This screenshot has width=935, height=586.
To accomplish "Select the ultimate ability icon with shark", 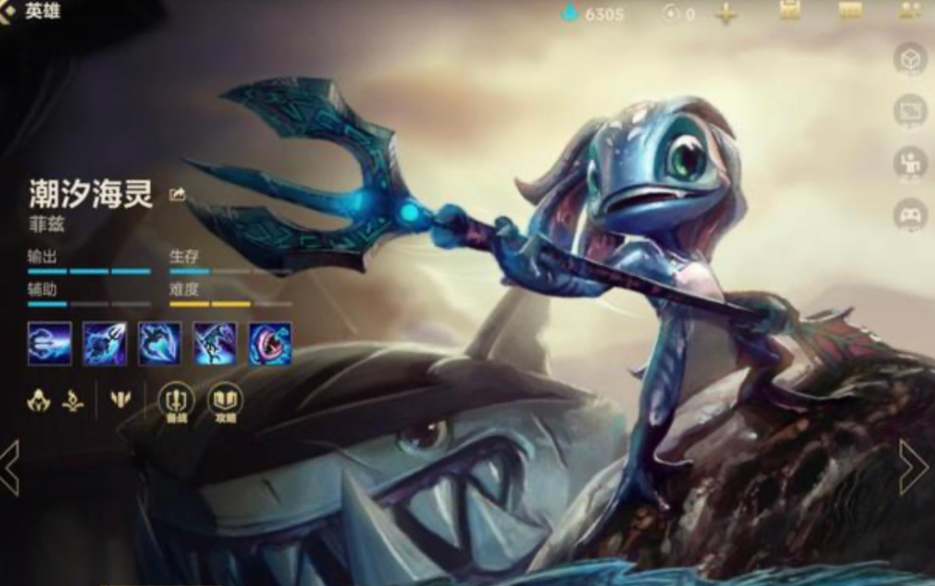I will click(270, 343).
